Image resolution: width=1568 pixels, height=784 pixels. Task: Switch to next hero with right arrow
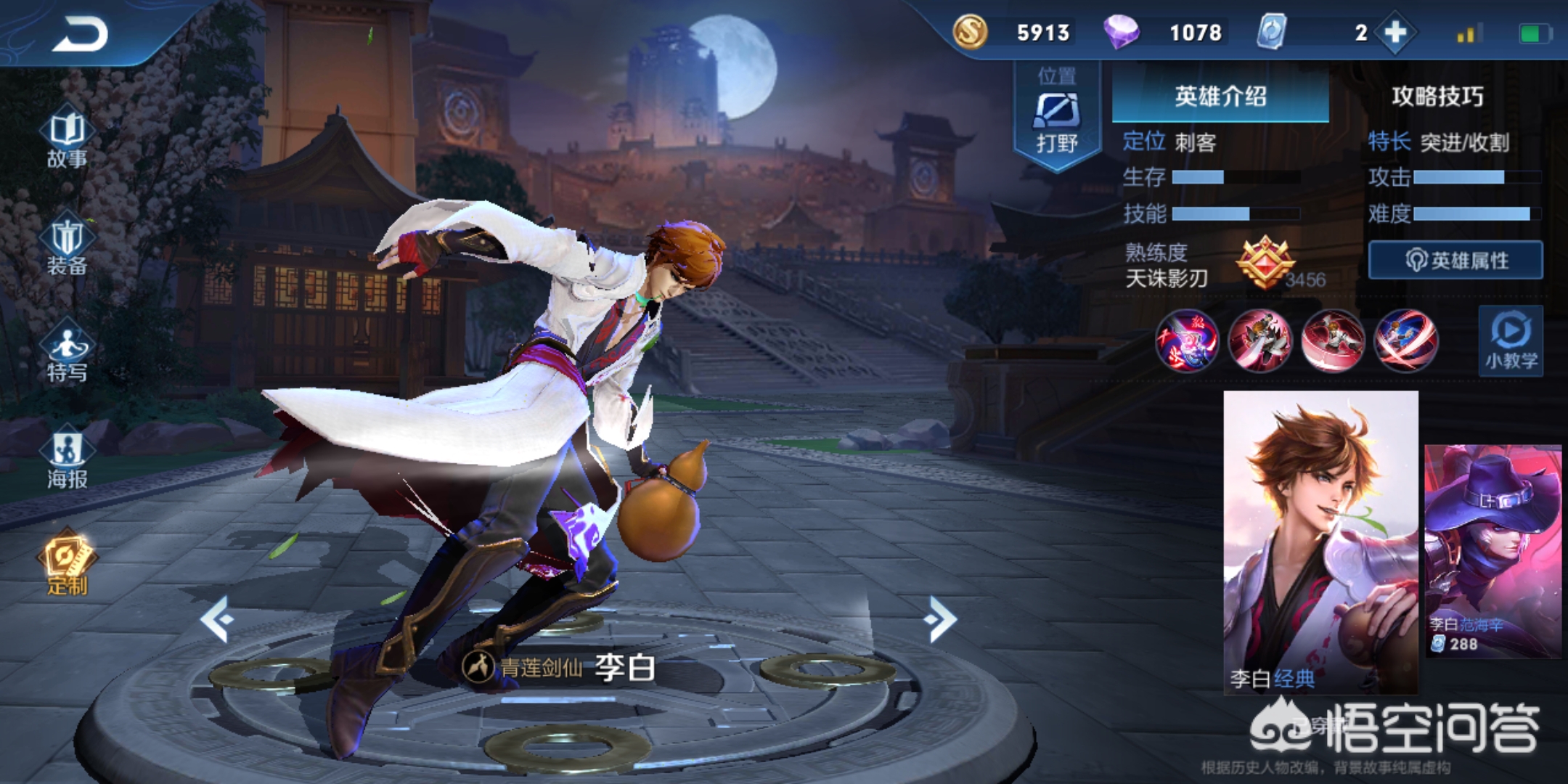942,619
